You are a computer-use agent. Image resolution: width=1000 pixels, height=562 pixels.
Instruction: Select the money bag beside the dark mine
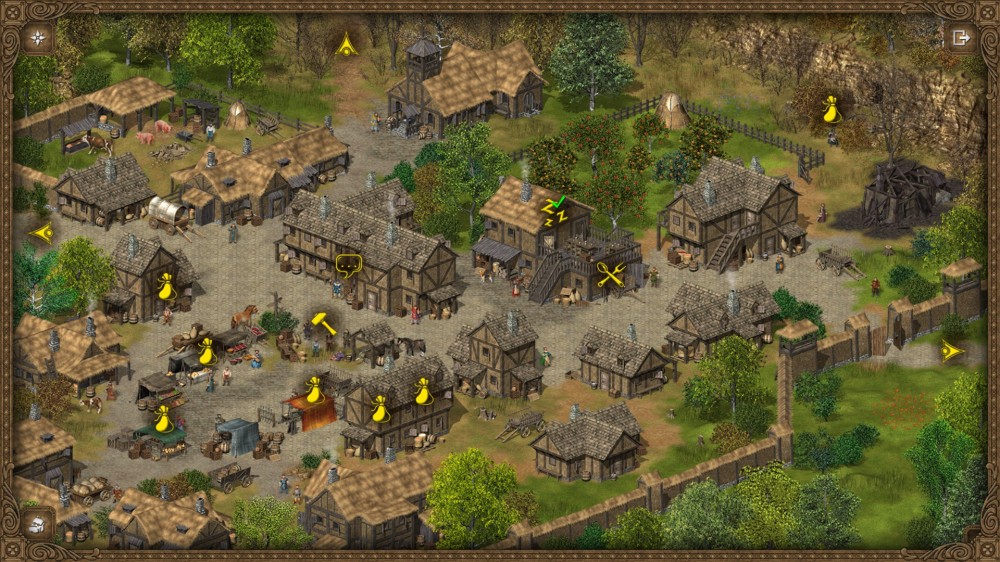coord(830,109)
